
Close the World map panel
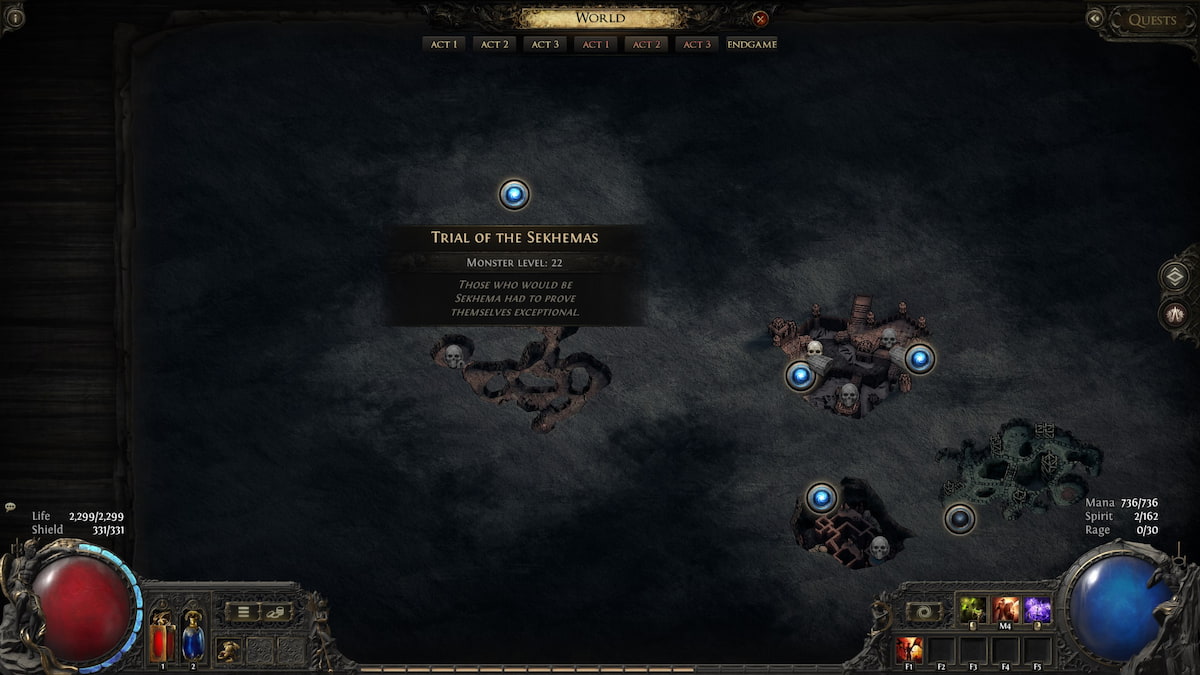coord(760,18)
